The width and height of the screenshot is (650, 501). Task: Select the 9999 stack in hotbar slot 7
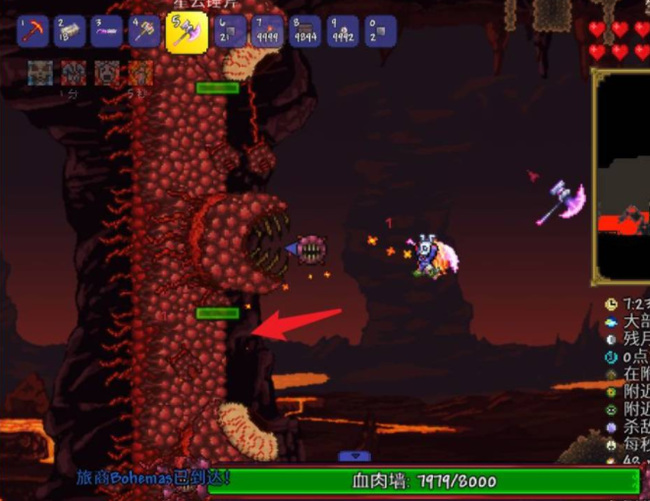tap(269, 31)
